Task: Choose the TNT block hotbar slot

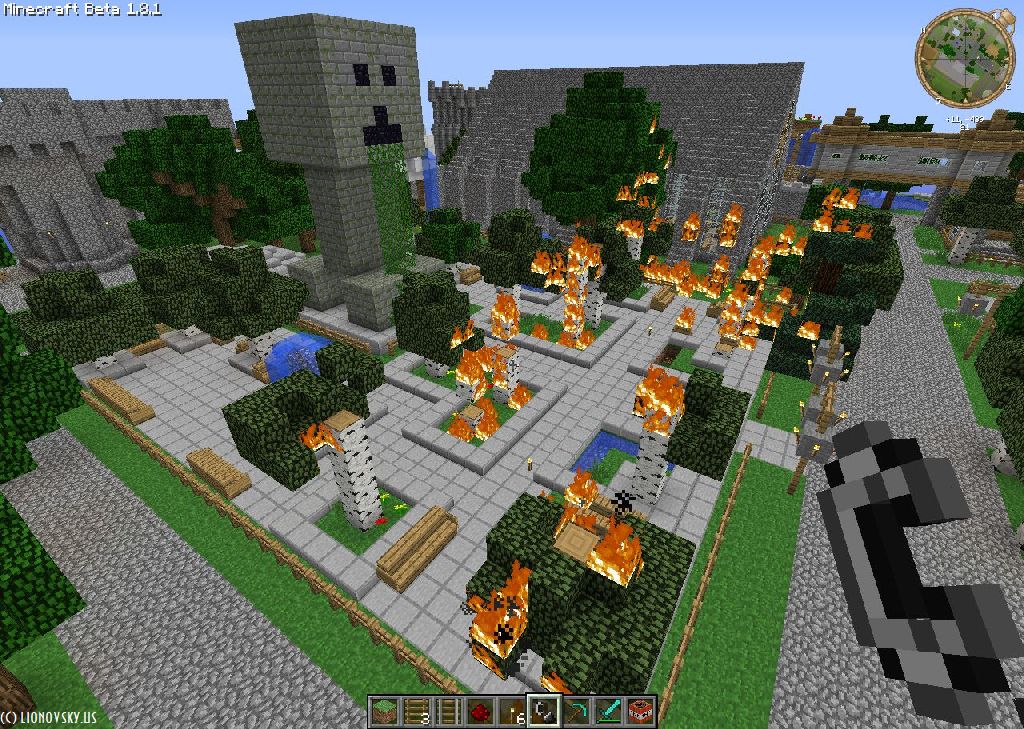Action: 640,711
